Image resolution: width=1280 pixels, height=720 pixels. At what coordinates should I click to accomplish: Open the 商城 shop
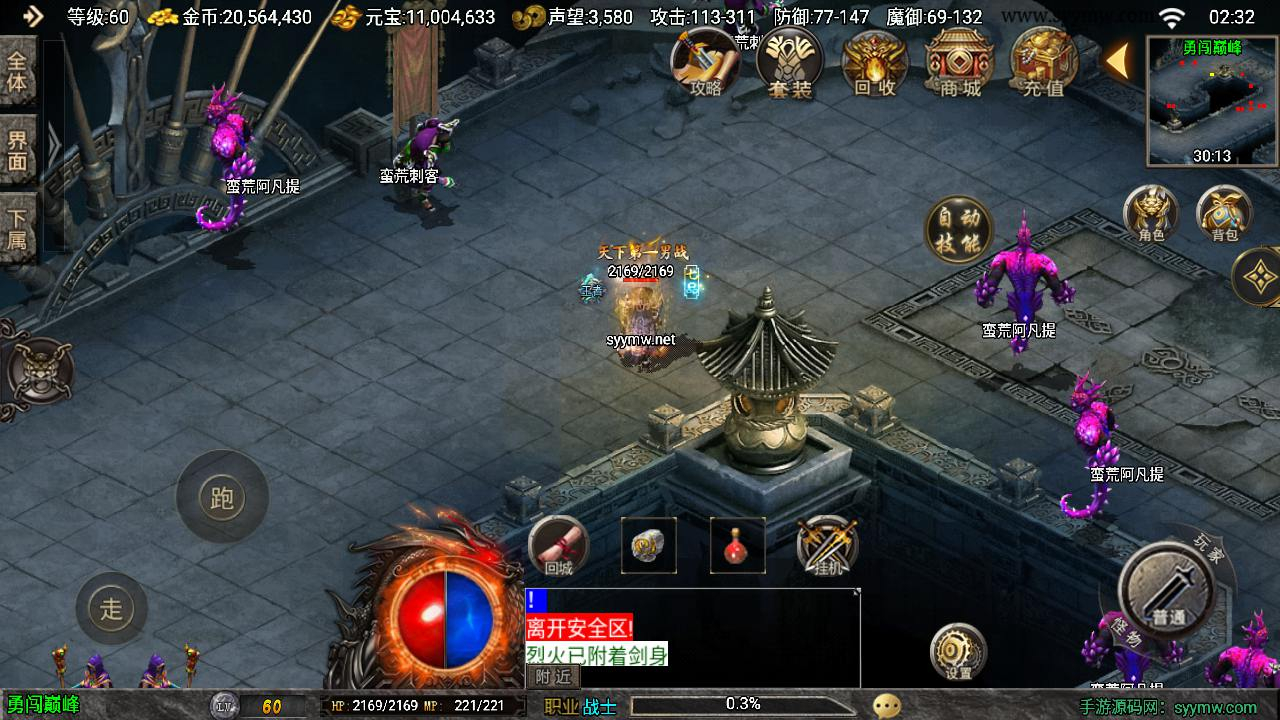click(959, 63)
